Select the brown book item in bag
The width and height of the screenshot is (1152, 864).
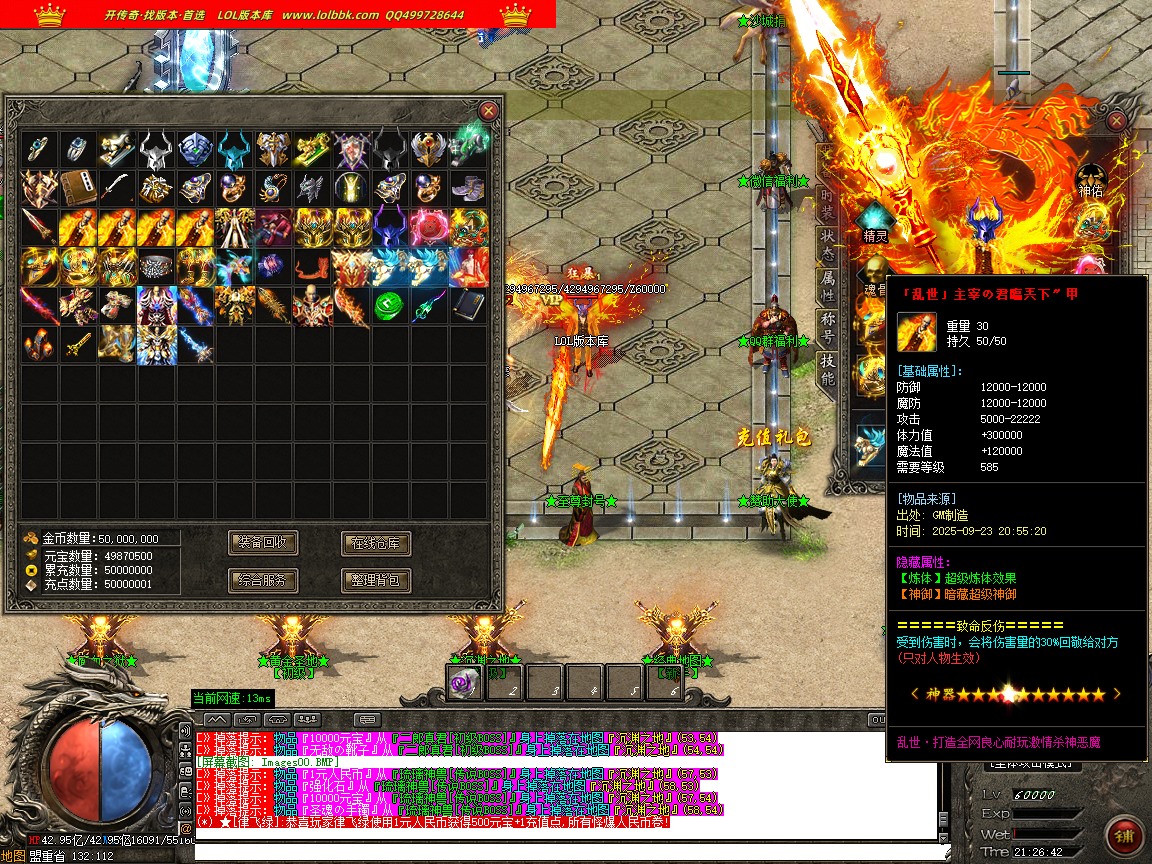[77, 189]
